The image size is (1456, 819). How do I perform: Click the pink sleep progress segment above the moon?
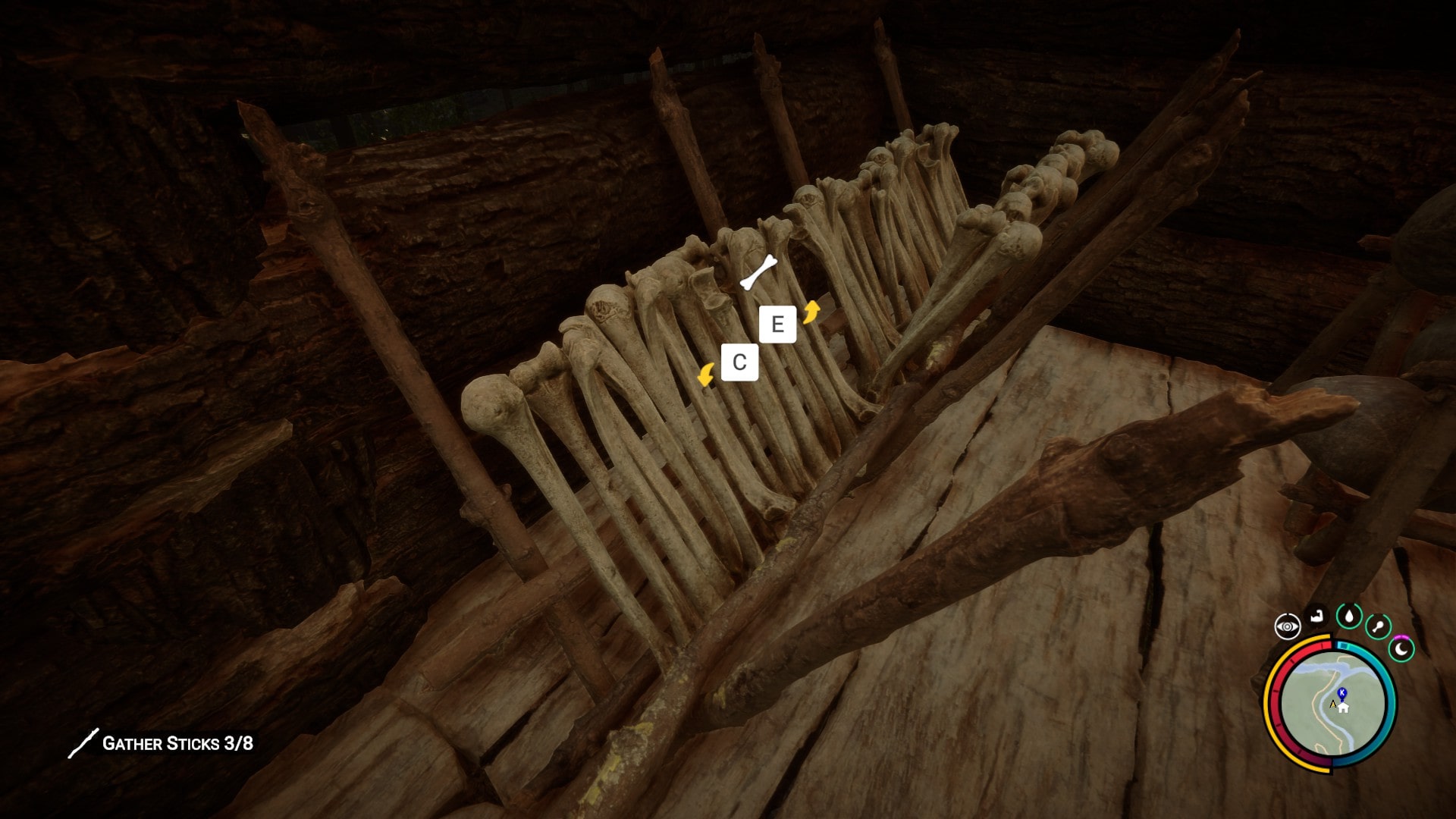(1402, 638)
